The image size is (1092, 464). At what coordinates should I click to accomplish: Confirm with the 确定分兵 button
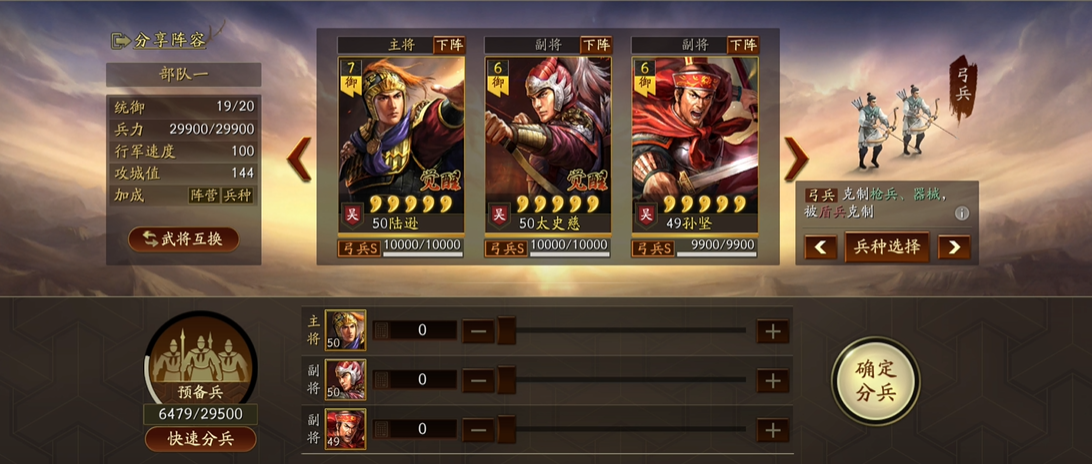click(875, 381)
